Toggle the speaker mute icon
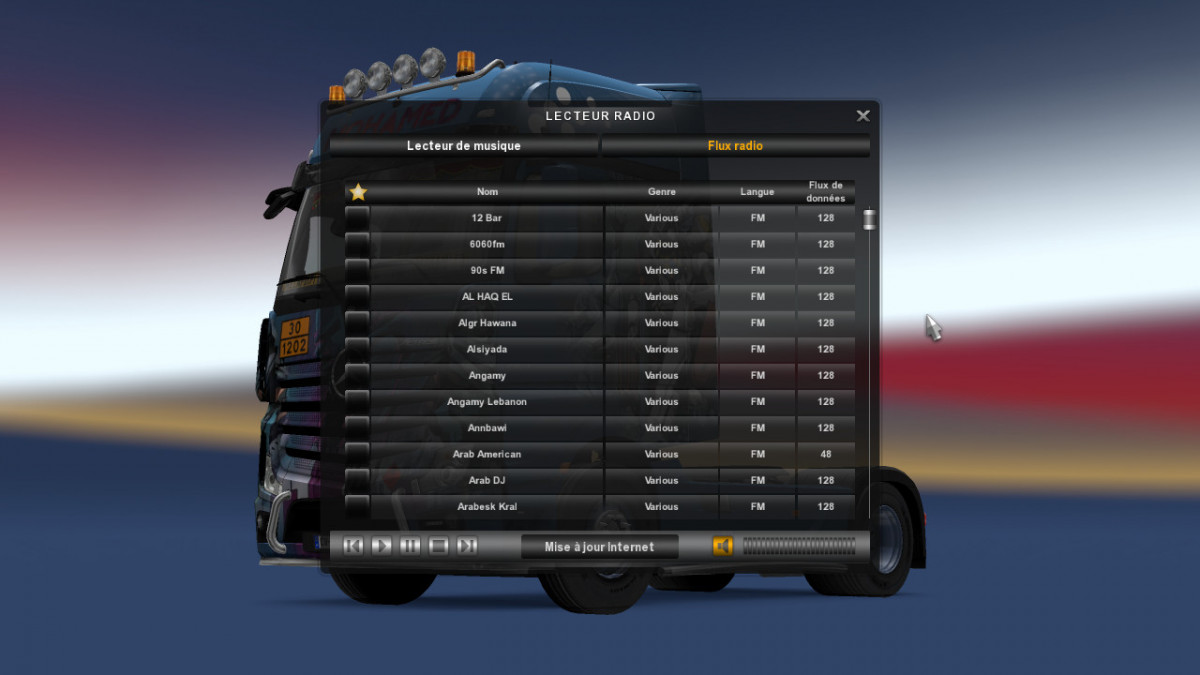1200x675 pixels. click(x=722, y=546)
